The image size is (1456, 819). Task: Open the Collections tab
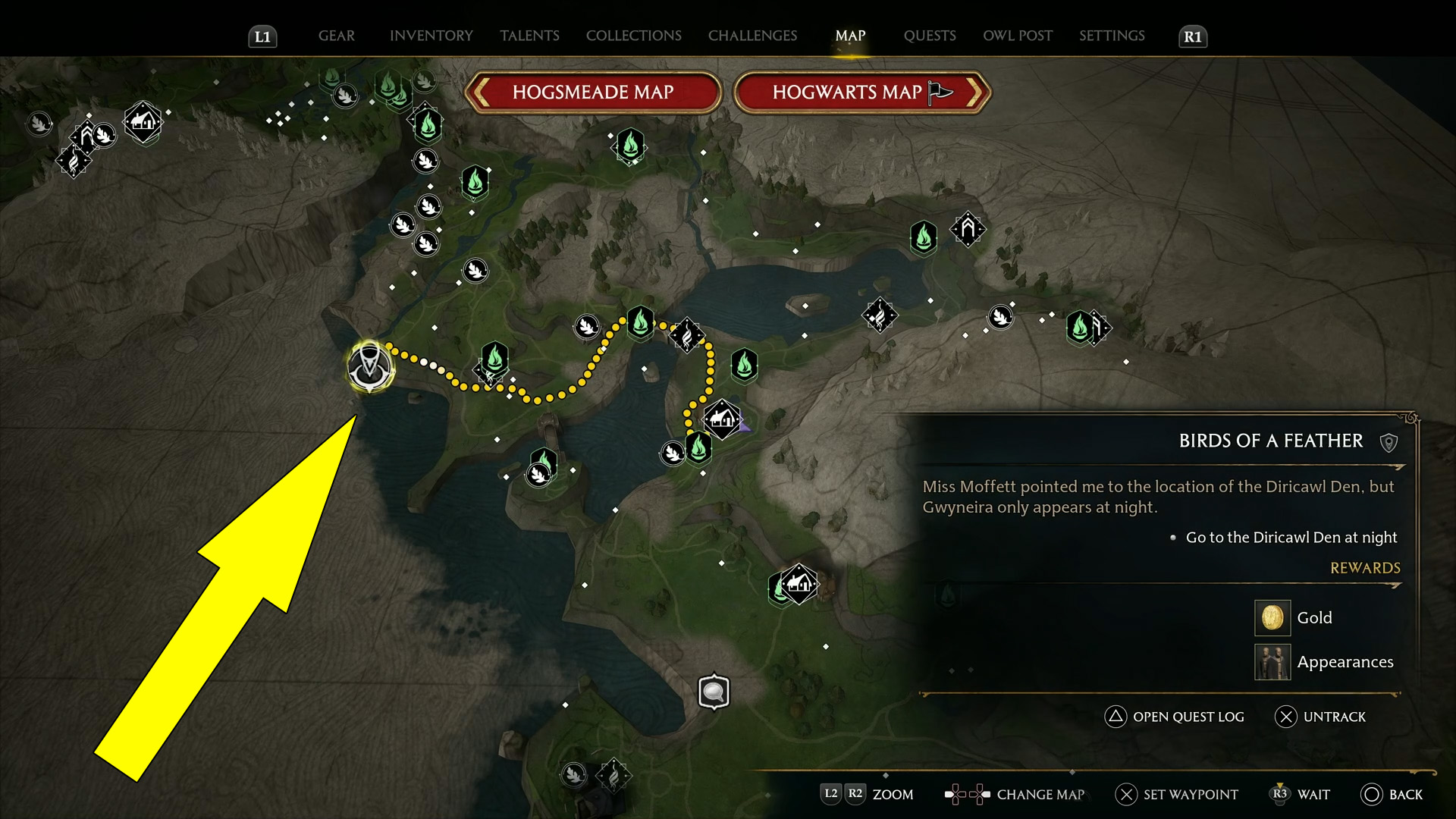coord(633,36)
